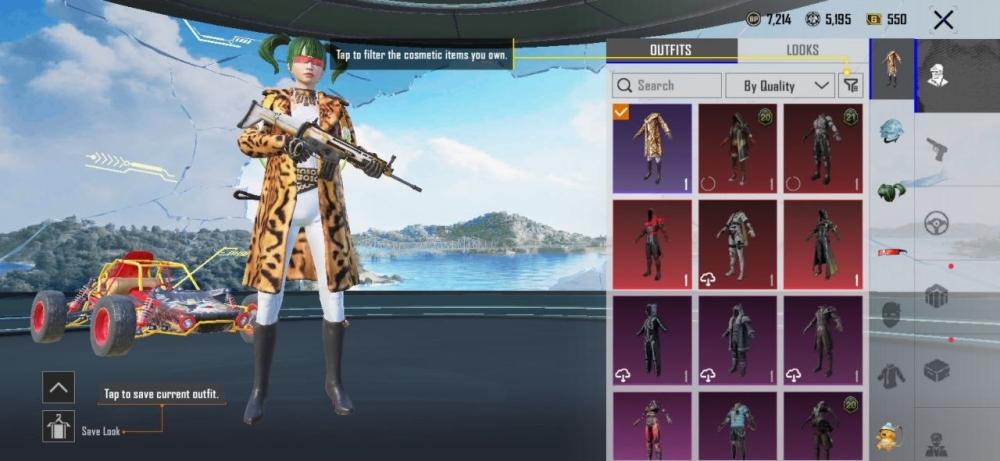The image size is (1000, 461).
Task: Expand the up-arrow button above Save Look
Action: pos(59,387)
